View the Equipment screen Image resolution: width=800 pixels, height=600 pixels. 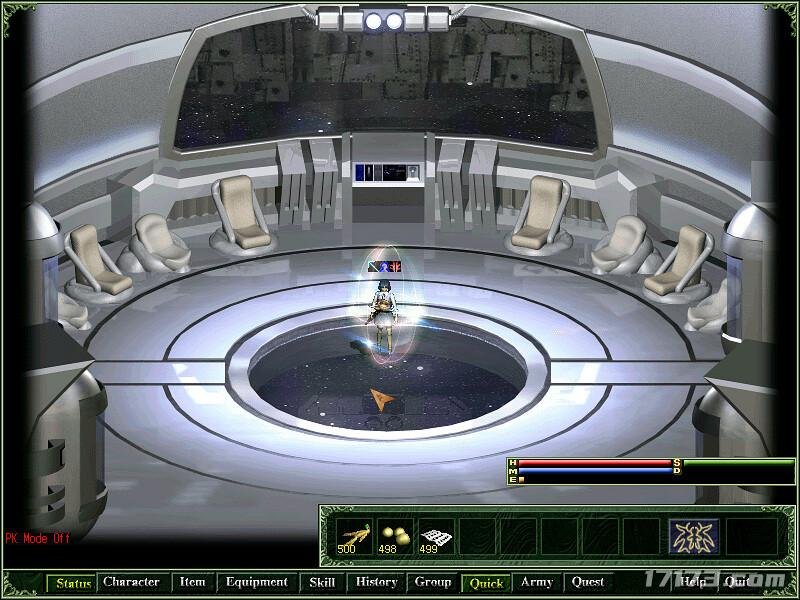pos(256,582)
